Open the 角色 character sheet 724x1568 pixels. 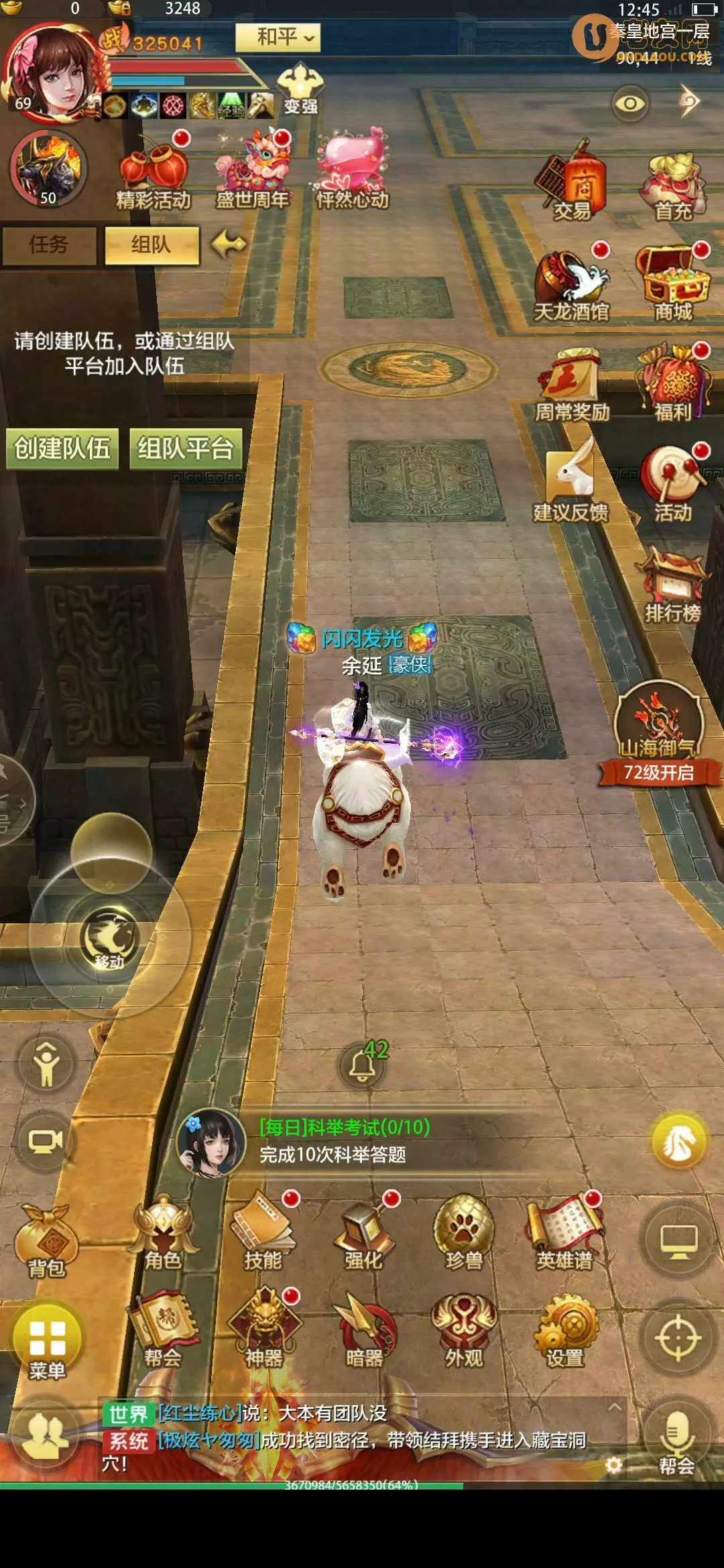tap(163, 1234)
